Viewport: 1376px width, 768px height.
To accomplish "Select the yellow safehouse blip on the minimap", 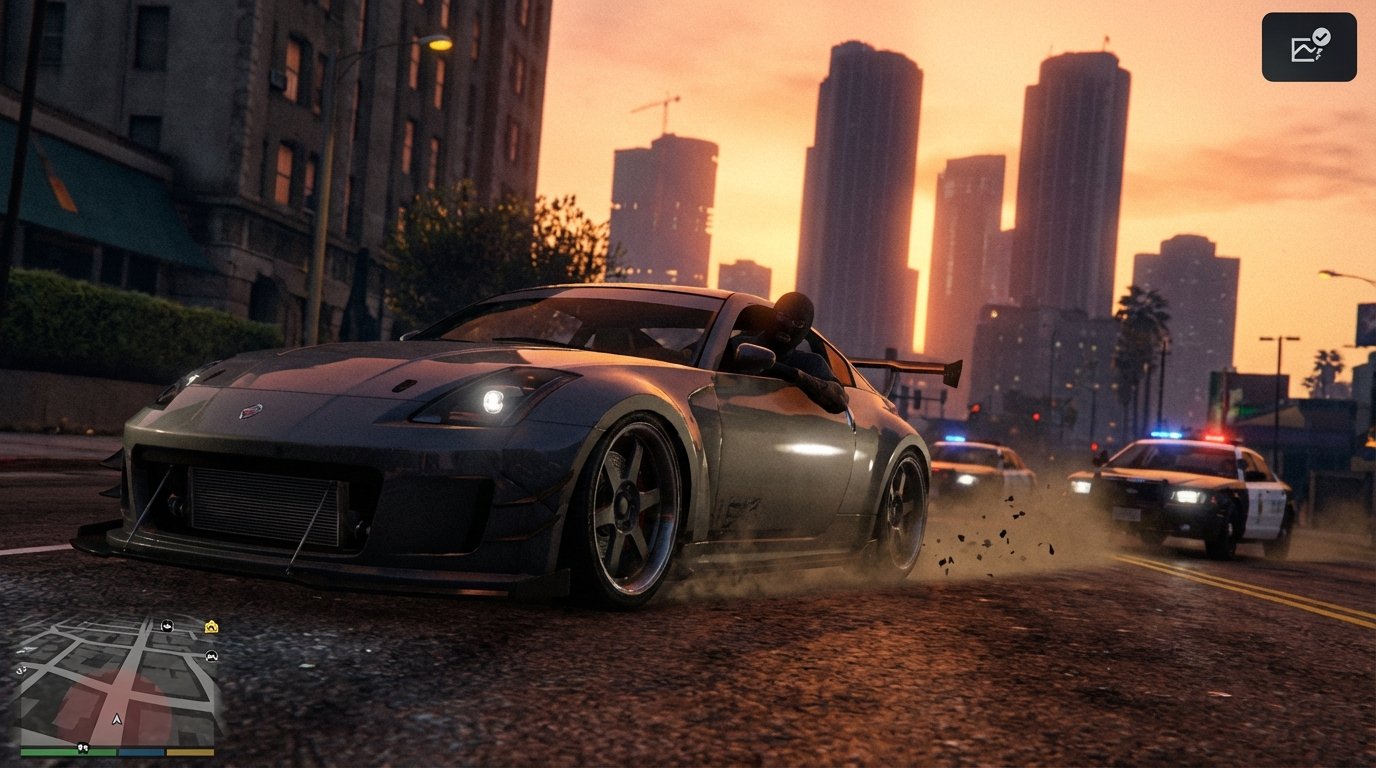I will [210, 626].
